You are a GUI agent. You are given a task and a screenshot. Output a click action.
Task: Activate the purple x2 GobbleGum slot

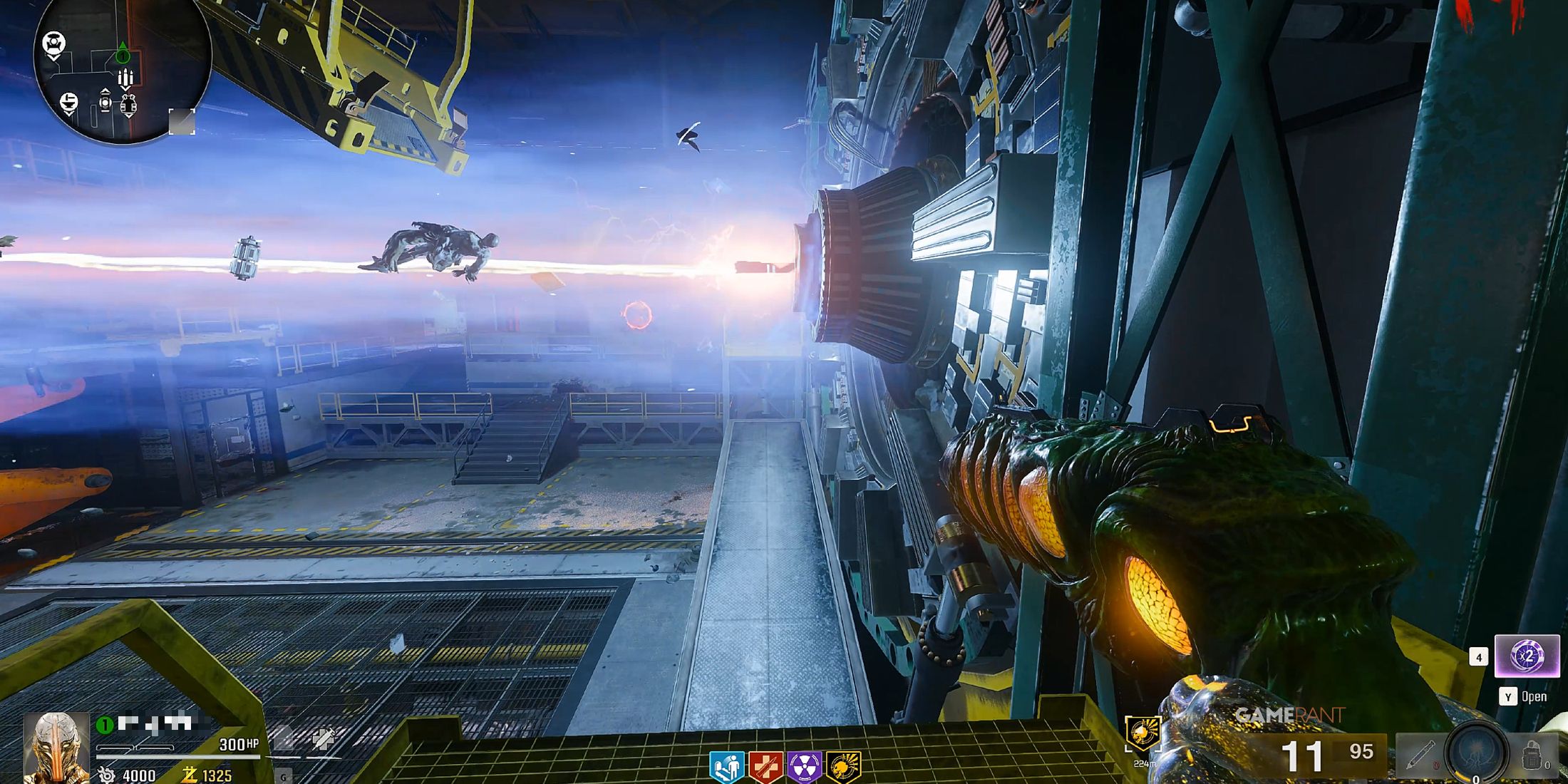click(1527, 656)
